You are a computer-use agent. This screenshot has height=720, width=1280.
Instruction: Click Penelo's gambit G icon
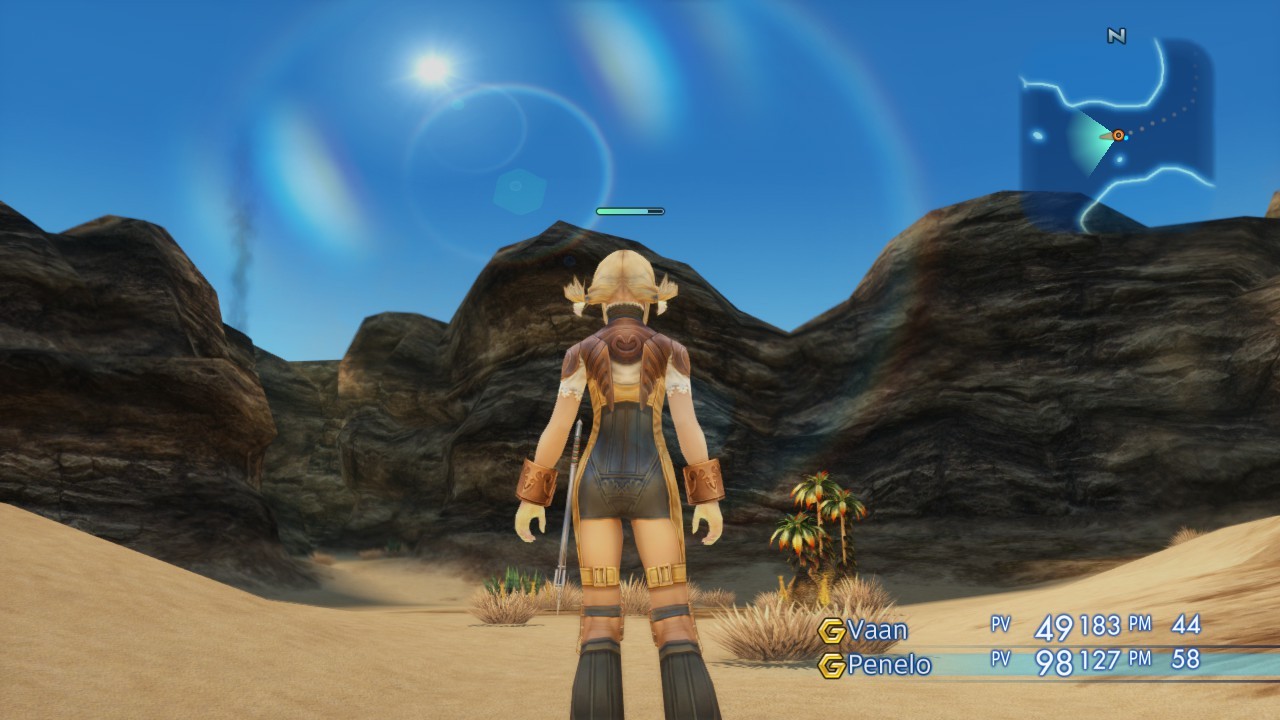[x=831, y=665]
